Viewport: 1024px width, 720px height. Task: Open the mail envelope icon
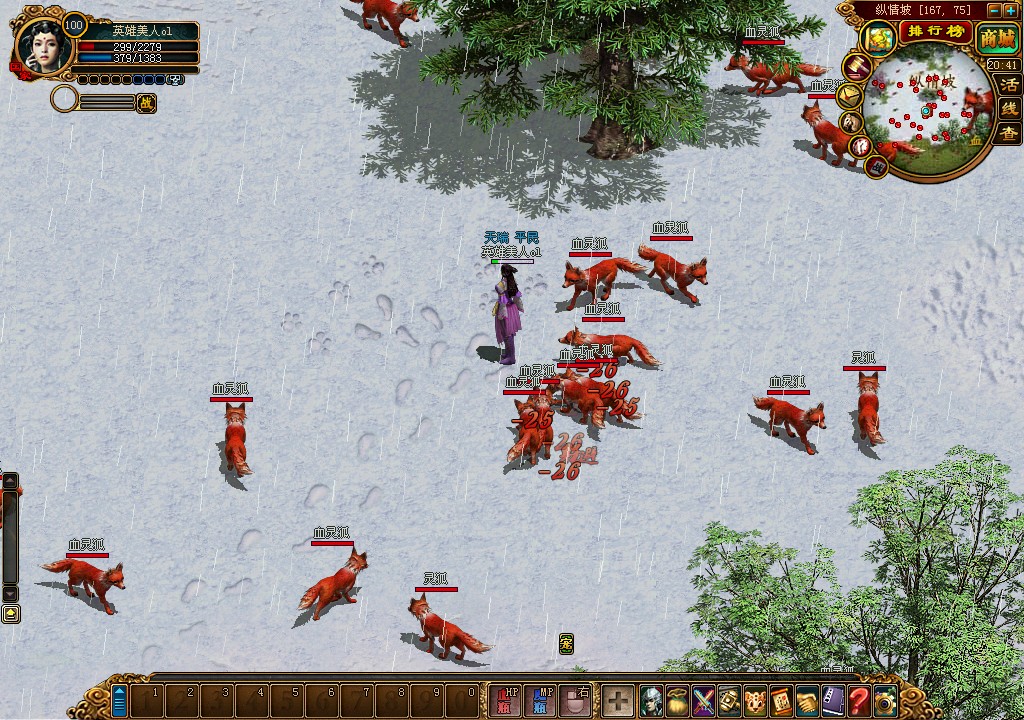pyautogui.click(x=849, y=95)
